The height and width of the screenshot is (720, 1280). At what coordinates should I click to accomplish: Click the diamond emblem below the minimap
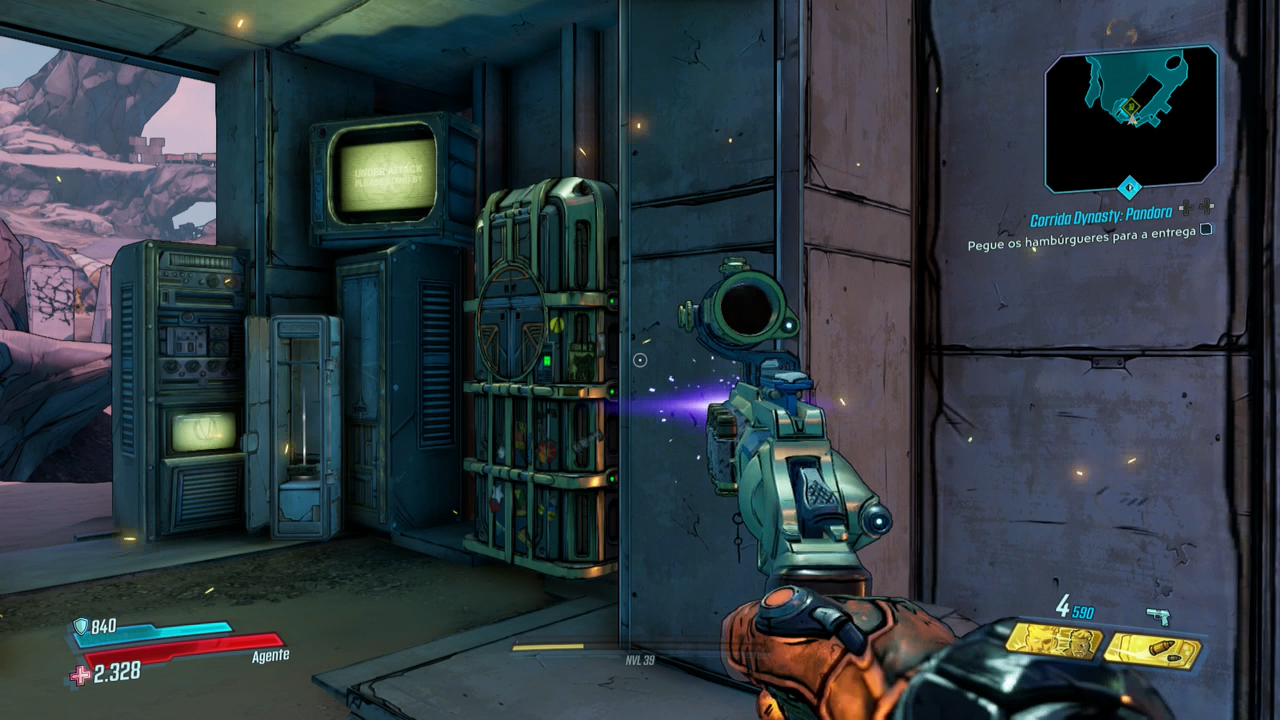tap(1129, 187)
